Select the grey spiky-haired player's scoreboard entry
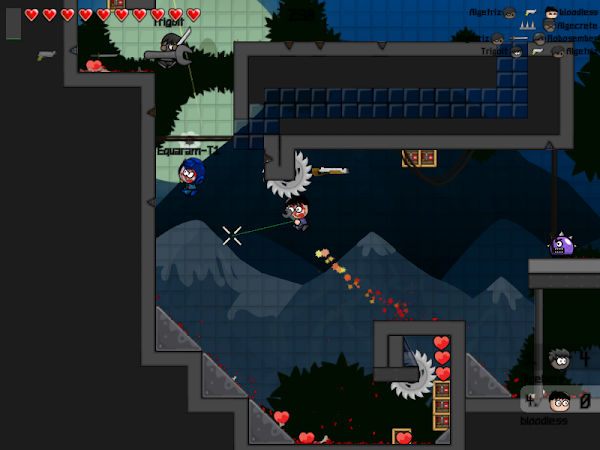600x450 pixels. [561, 358]
